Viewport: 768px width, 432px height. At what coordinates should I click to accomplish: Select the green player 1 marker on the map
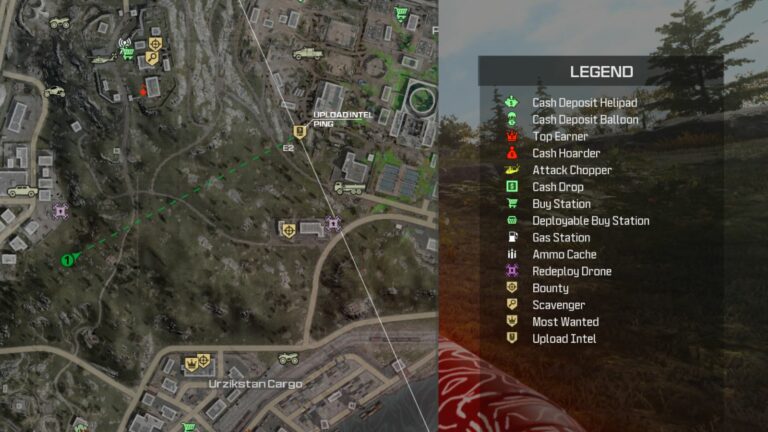[x=67, y=260]
